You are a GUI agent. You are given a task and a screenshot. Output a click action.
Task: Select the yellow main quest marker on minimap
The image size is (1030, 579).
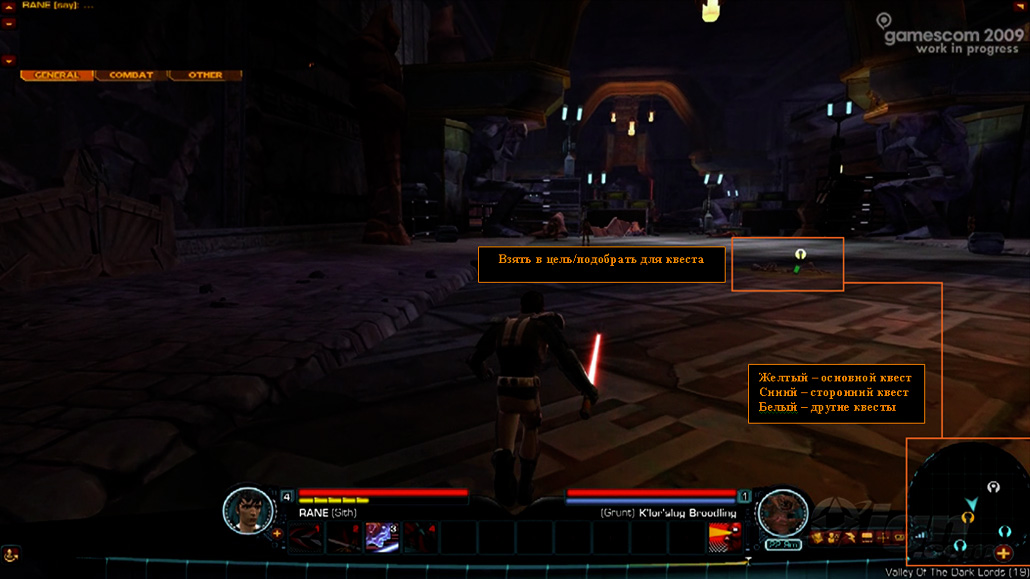coord(968,517)
